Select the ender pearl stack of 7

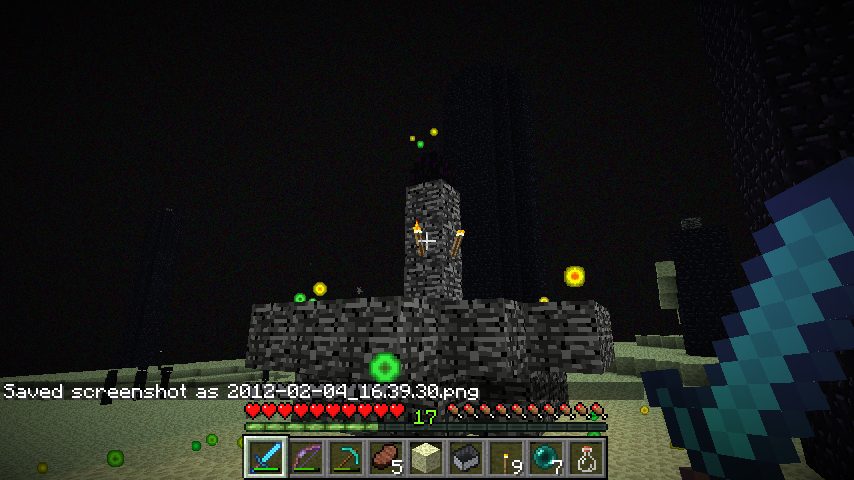pyautogui.click(x=546, y=458)
